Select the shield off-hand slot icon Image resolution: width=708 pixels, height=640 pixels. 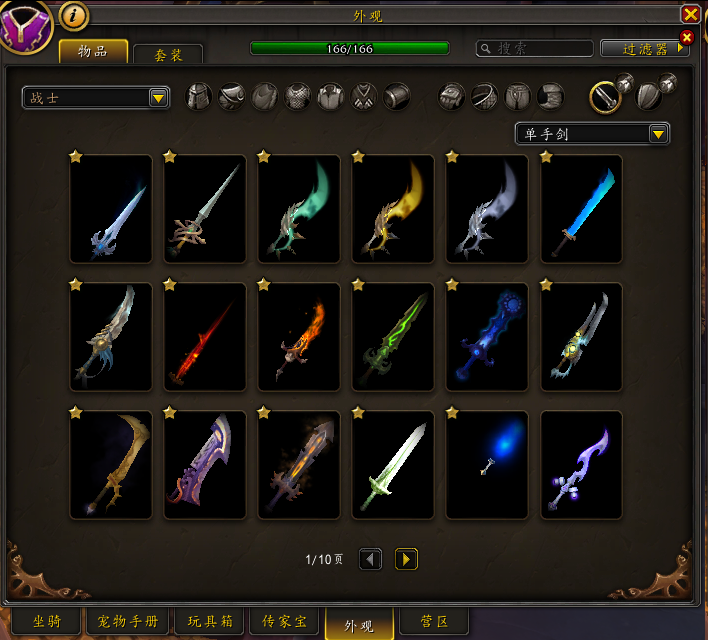pyautogui.click(x=650, y=96)
